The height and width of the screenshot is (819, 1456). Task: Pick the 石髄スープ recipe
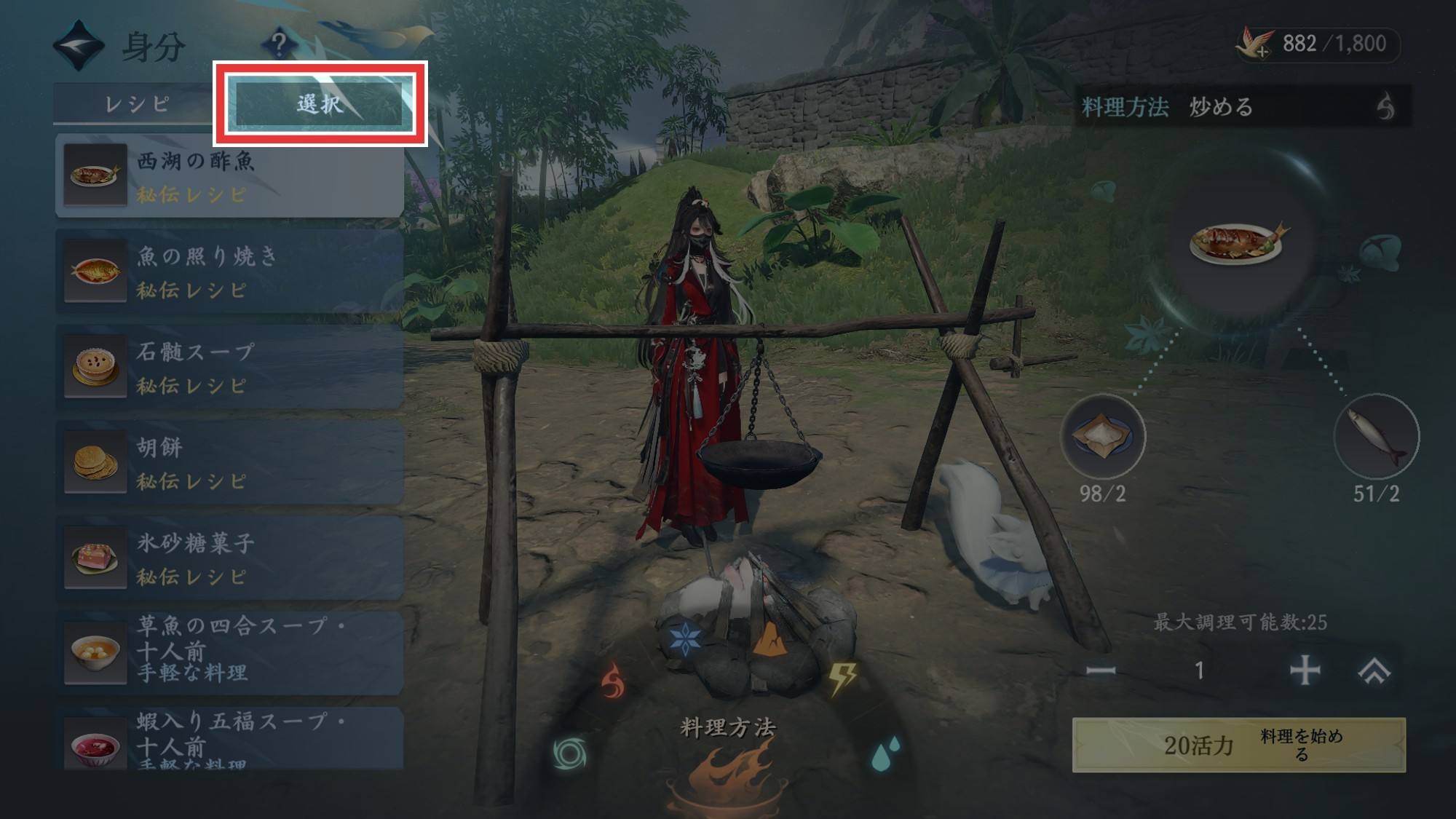coord(229,367)
